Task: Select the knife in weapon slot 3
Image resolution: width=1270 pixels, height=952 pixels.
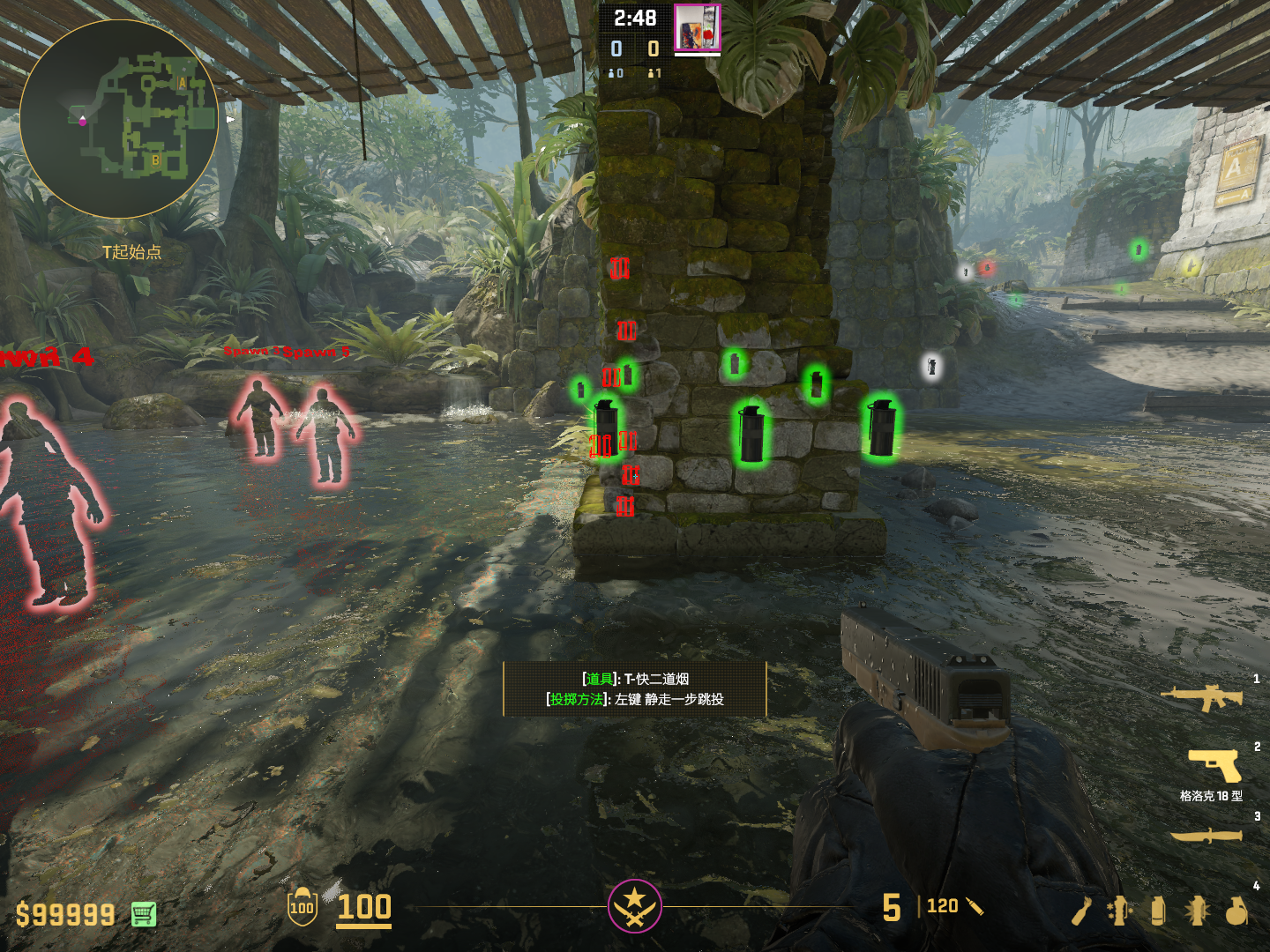Action: 1206,835
